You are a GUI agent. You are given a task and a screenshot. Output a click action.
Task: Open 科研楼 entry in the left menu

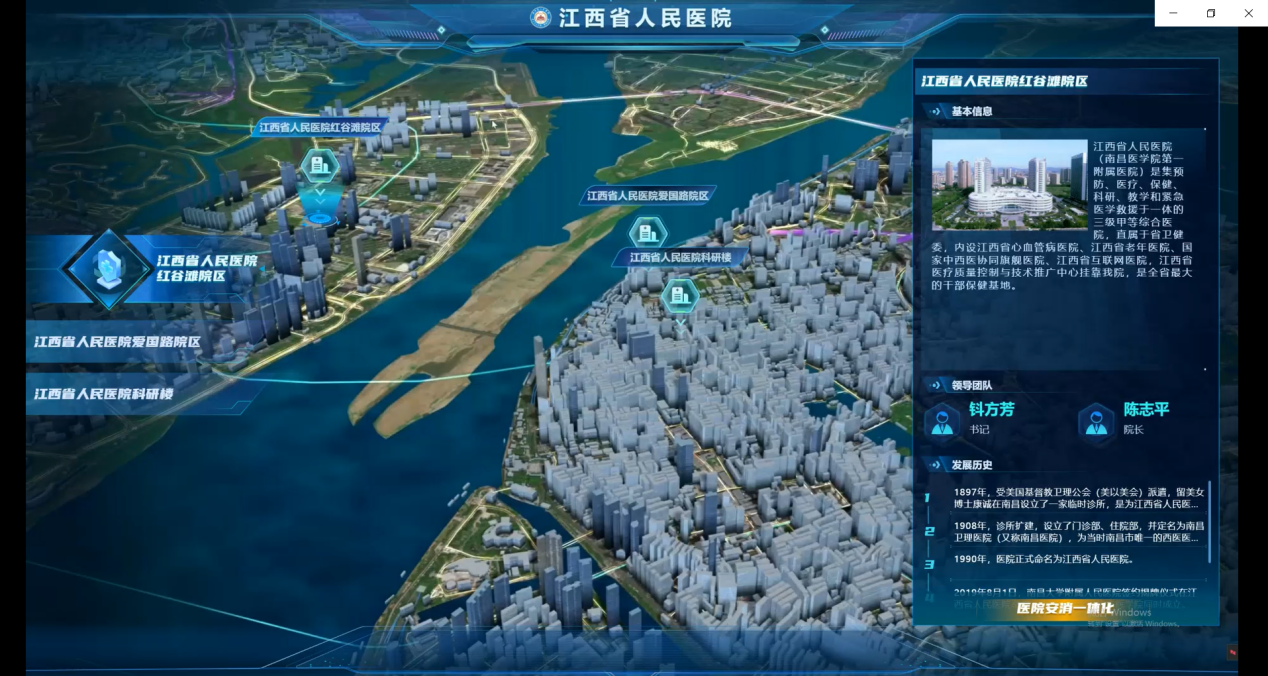104,394
